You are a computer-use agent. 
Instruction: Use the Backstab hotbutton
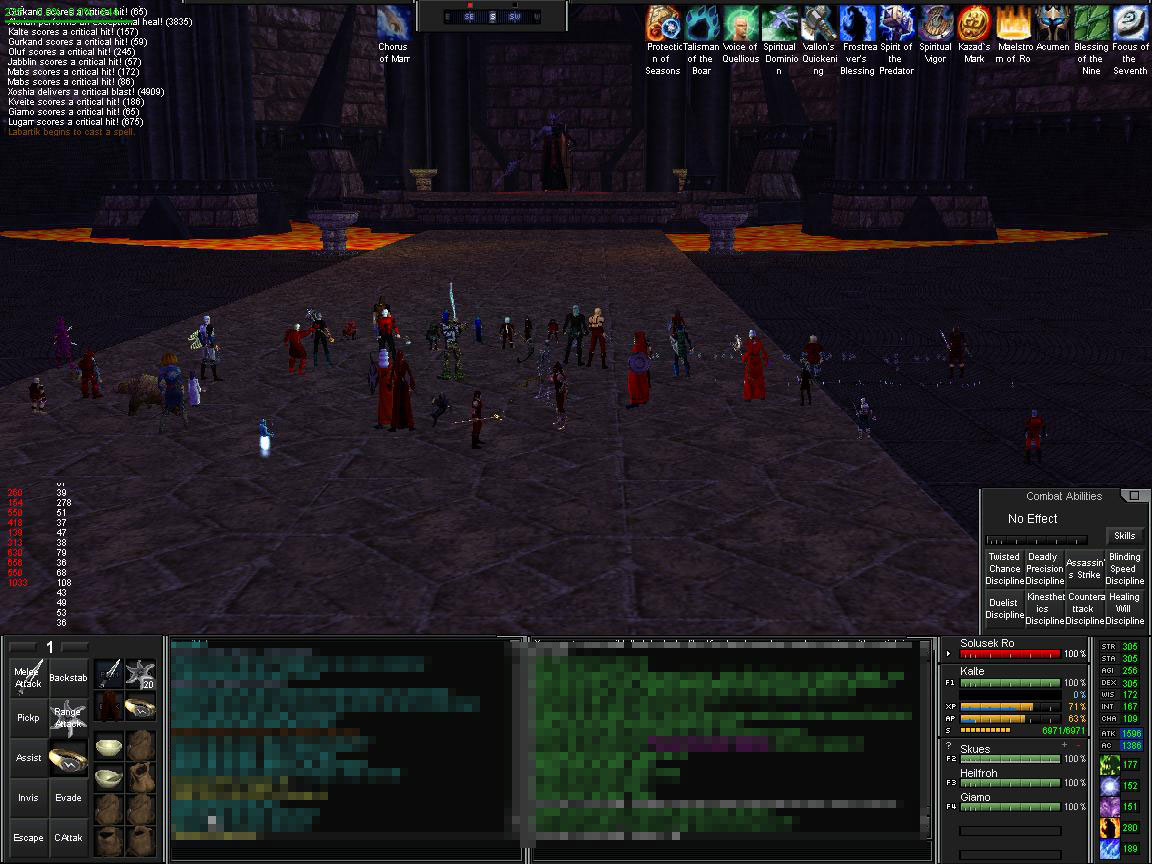(68, 677)
